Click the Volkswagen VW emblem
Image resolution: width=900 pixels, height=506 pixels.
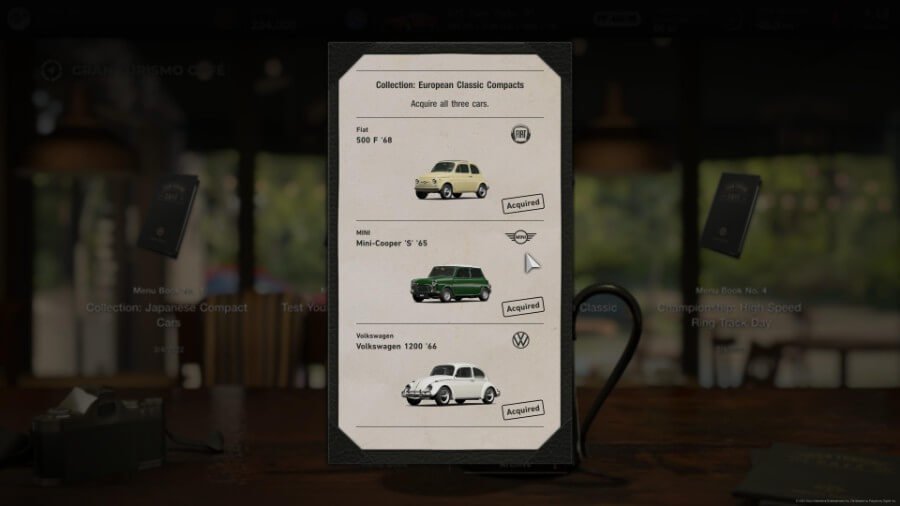(x=520, y=340)
